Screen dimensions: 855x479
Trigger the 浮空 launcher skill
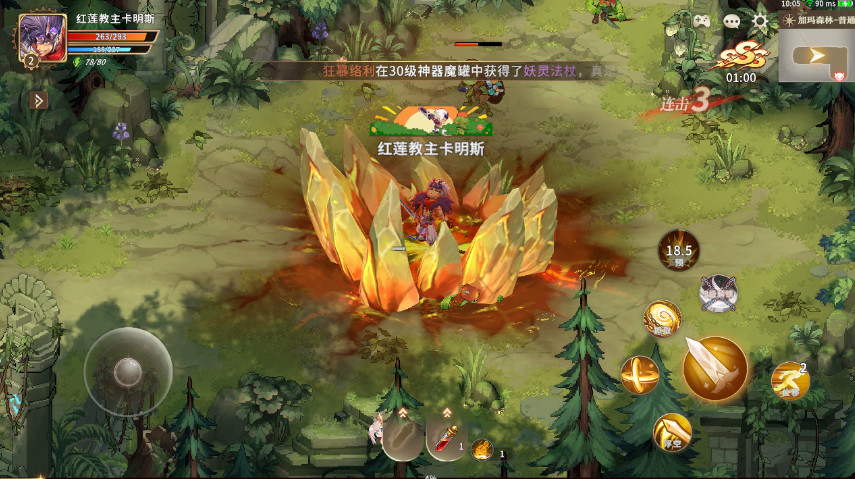click(x=672, y=431)
